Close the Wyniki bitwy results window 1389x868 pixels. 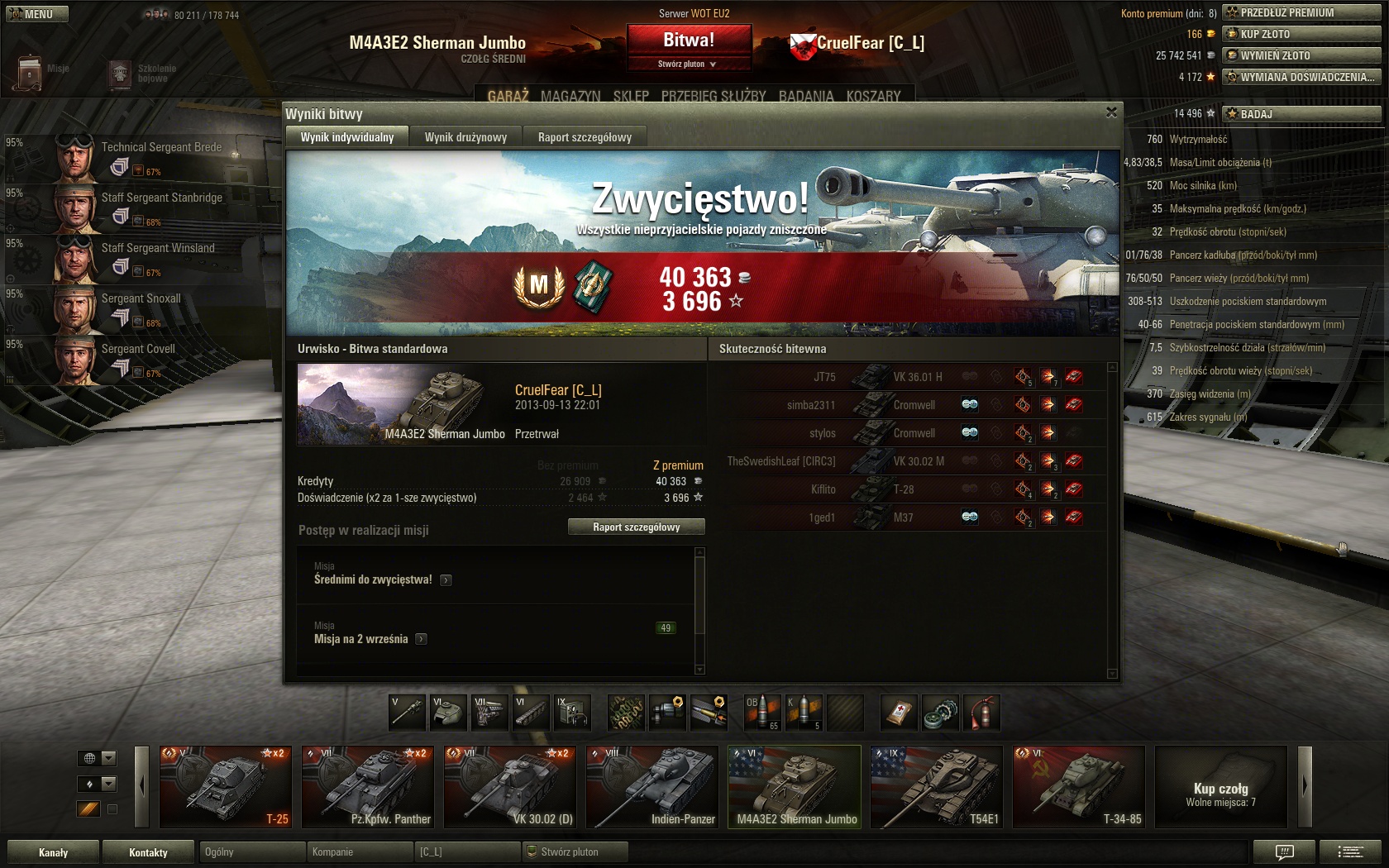(1111, 112)
